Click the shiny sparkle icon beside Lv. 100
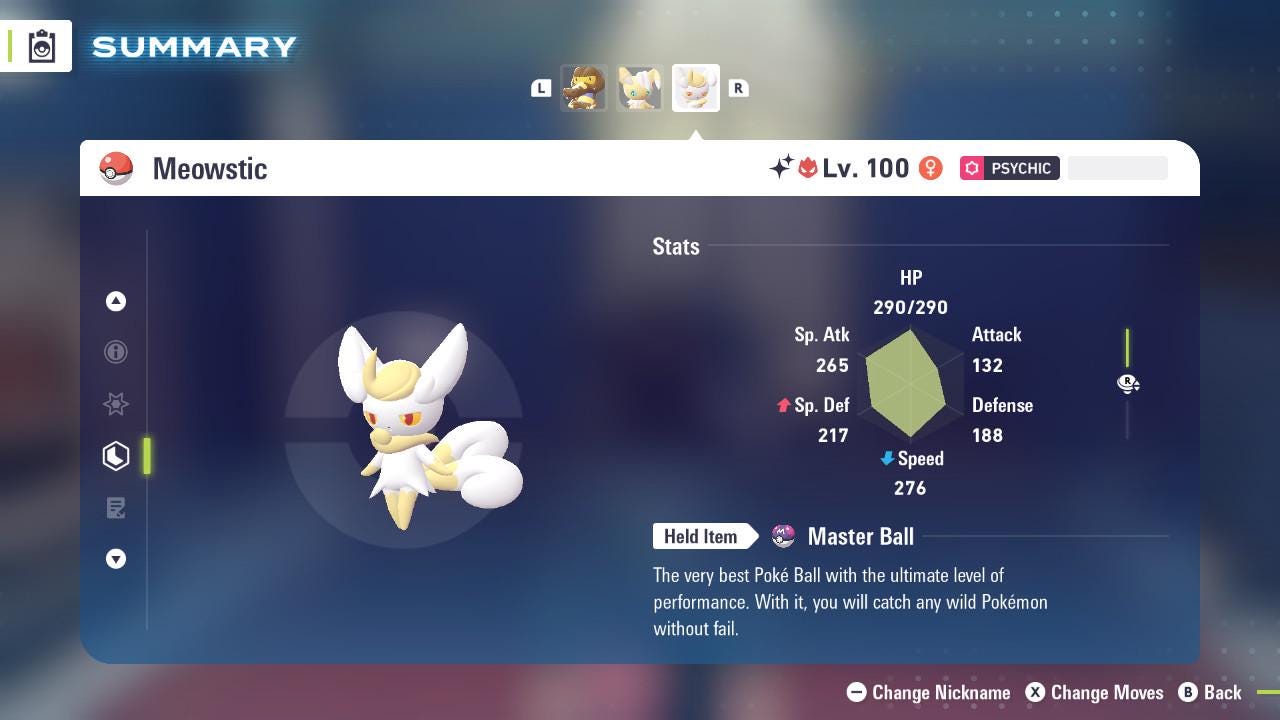The height and width of the screenshot is (720, 1280). point(781,168)
